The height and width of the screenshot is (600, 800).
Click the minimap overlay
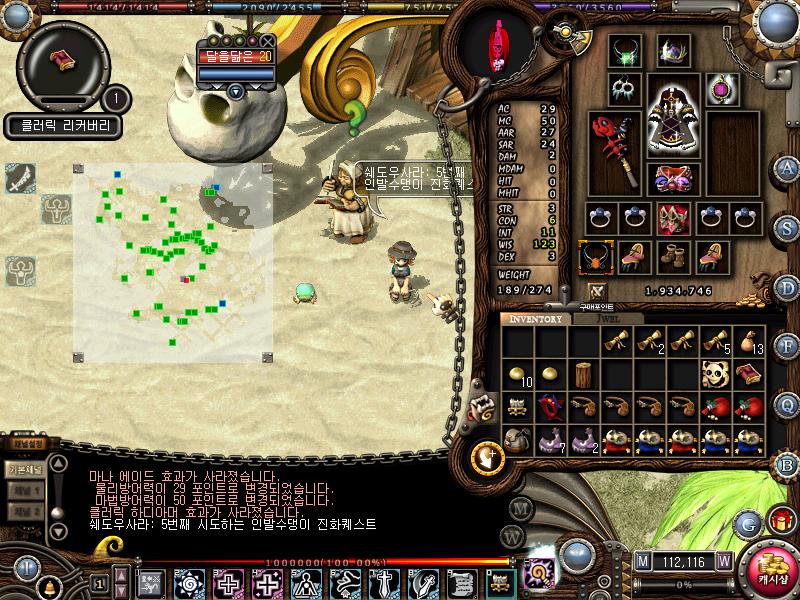coord(171,261)
